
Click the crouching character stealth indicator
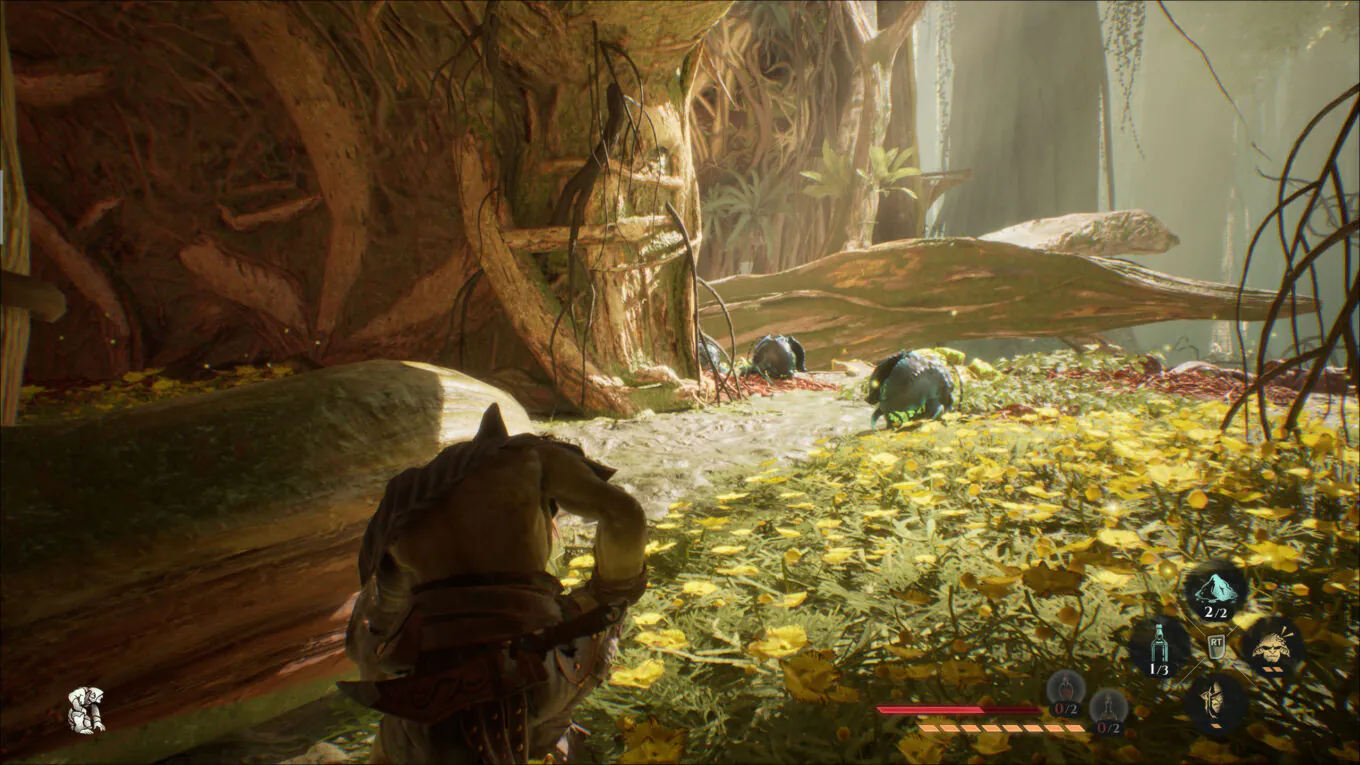tap(88, 712)
